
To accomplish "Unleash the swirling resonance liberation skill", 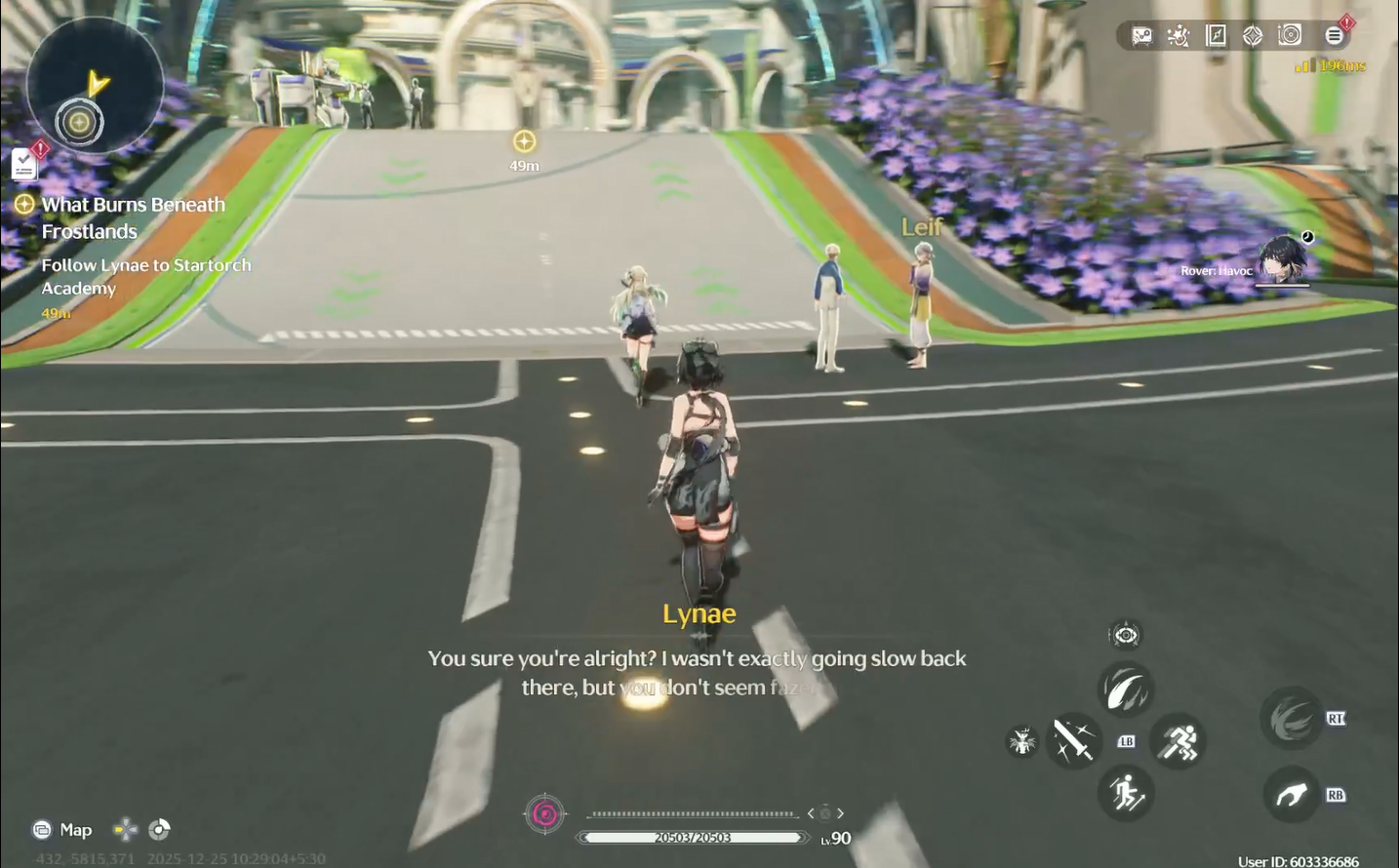I will pyautogui.click(x=1291, y=718).
